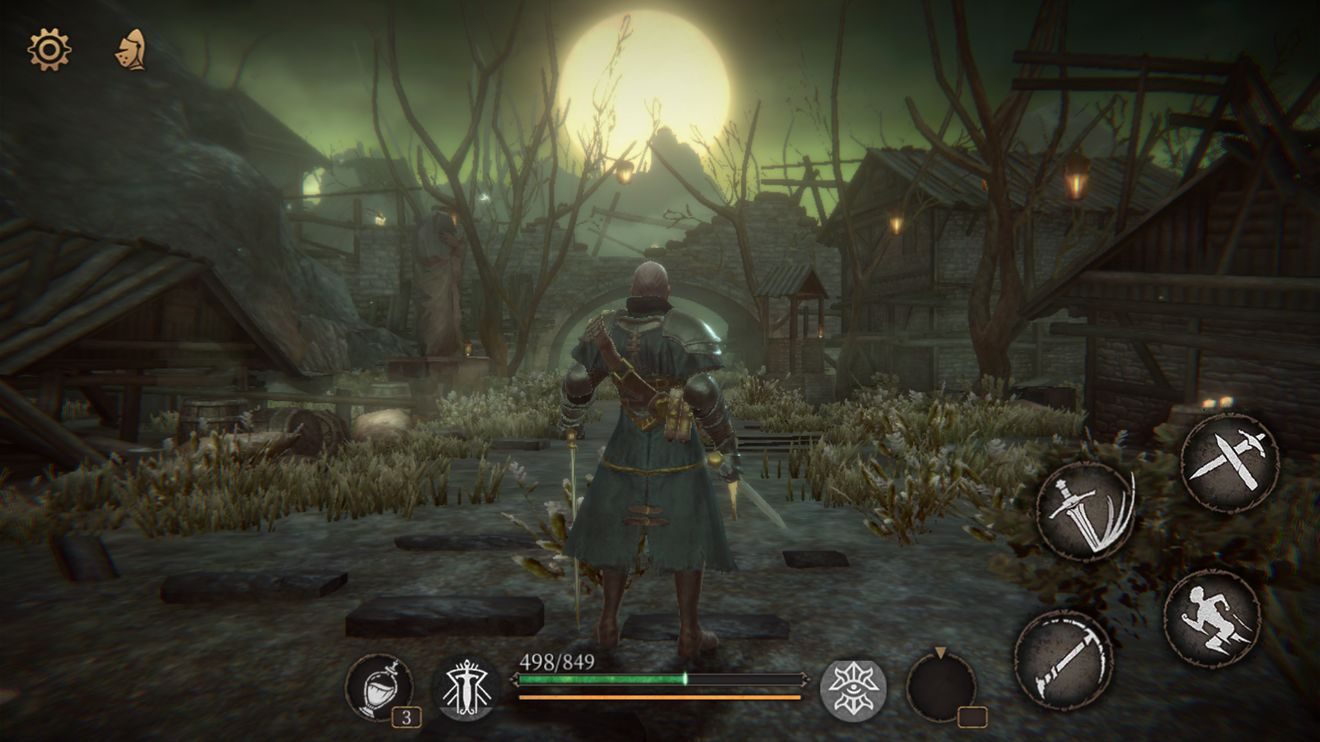Open the gear settings menu
Screen dimensions: 1320x742
coord(49,49)
